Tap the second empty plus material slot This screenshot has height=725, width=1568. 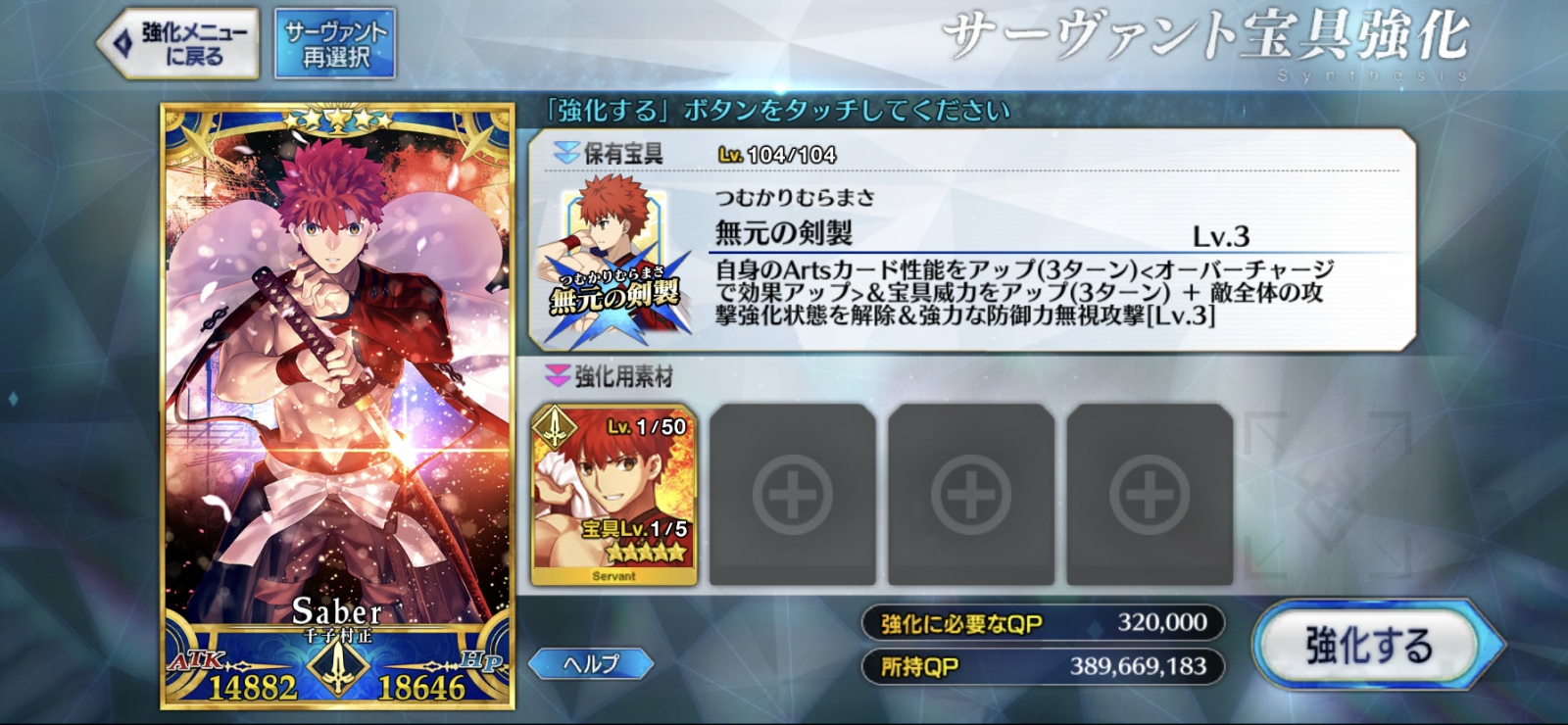coord(968,492)
